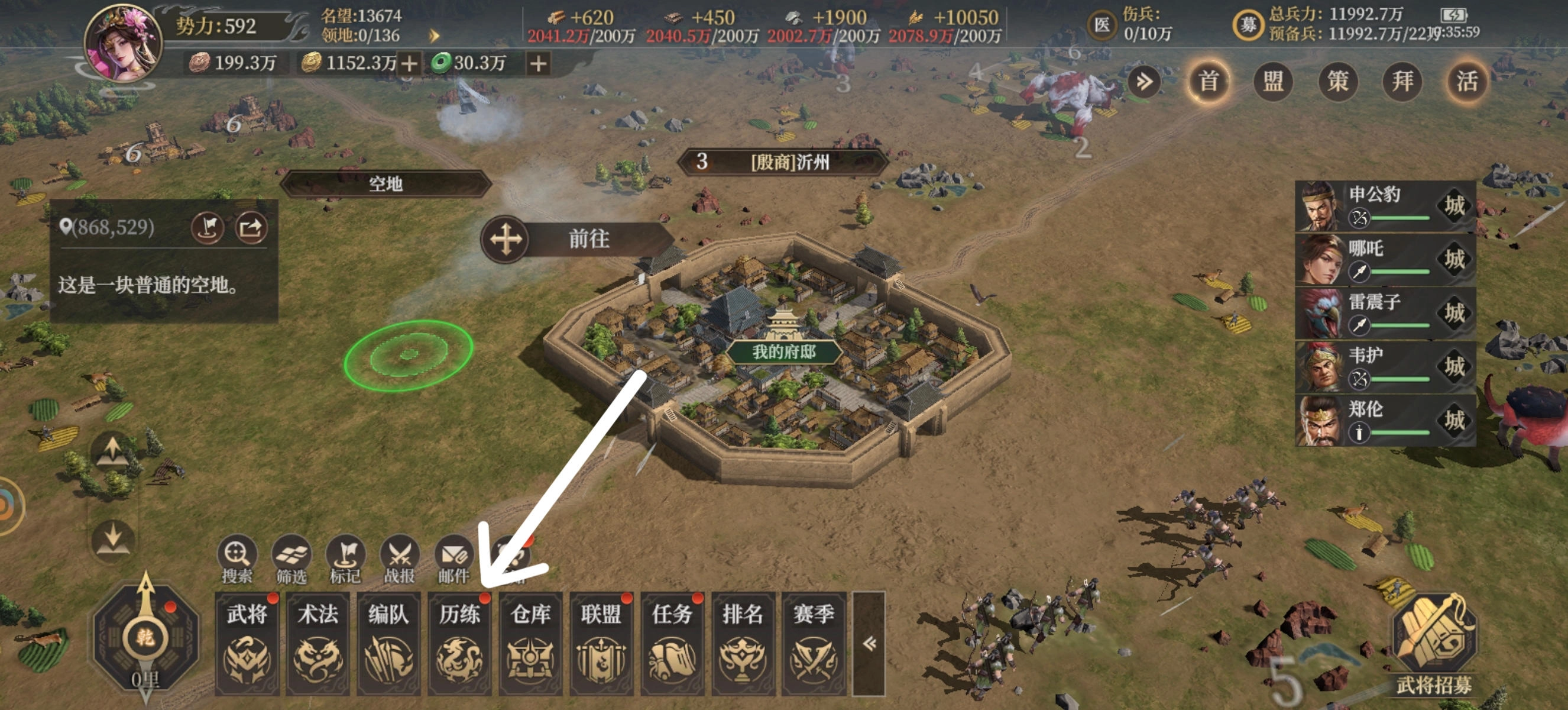Open the 武将 generals menu
Viewport: 1568px width, 710px height.
coord(247,643)
